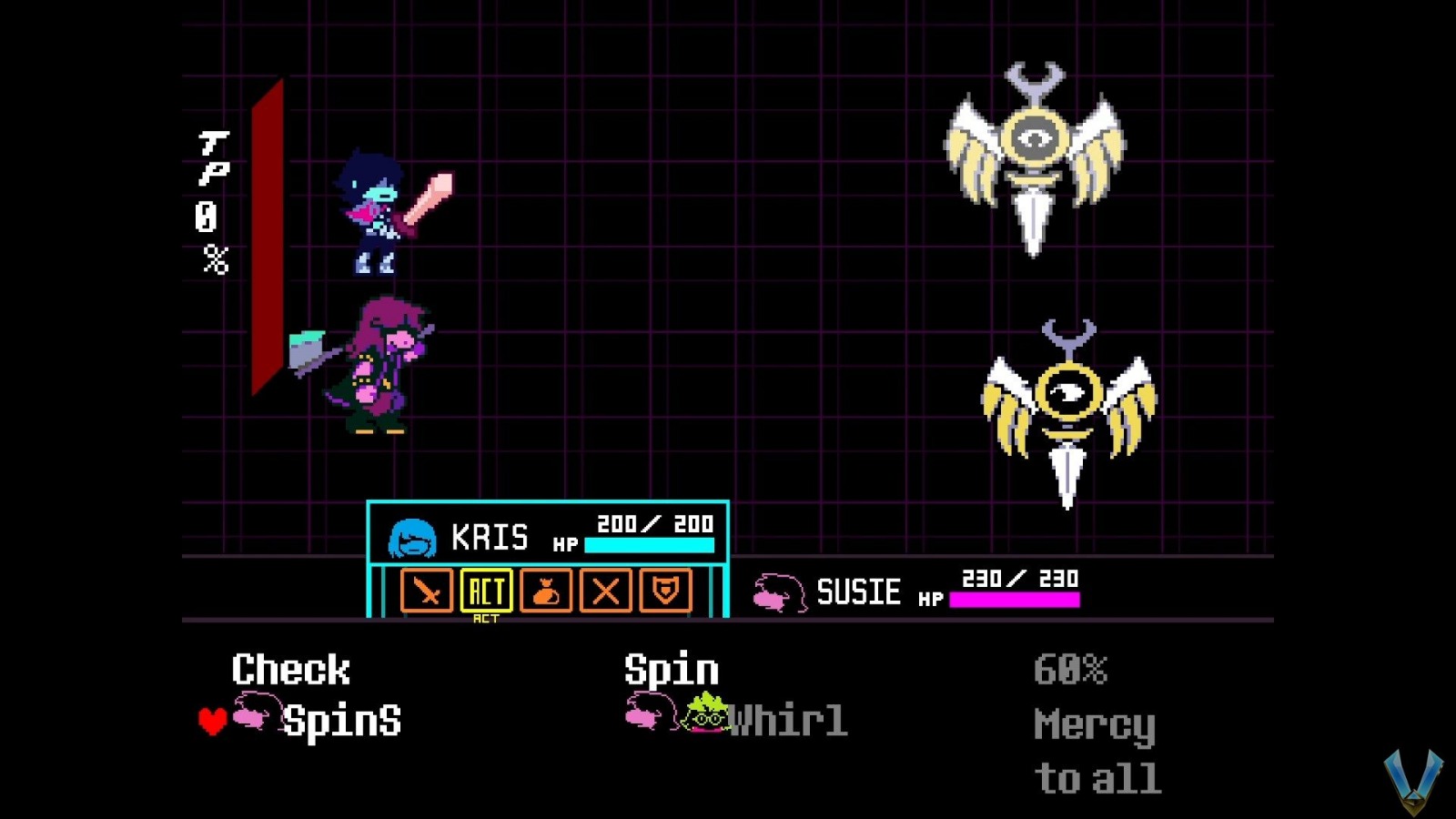Select the Spin action option
This screenshot has height=819, width=1456.
tap(671, 670)
